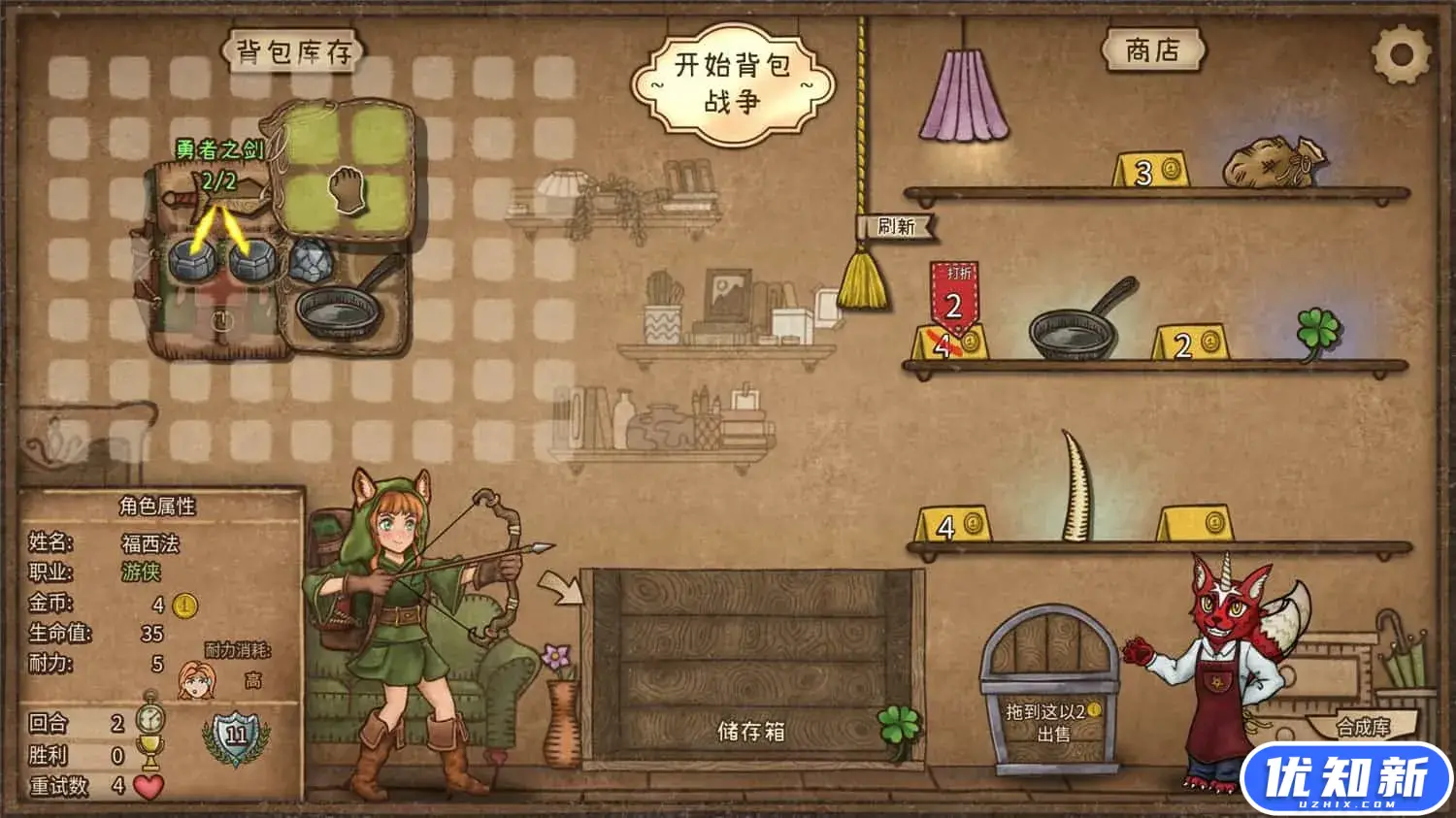Click the clock icon next to 回合

150,716
